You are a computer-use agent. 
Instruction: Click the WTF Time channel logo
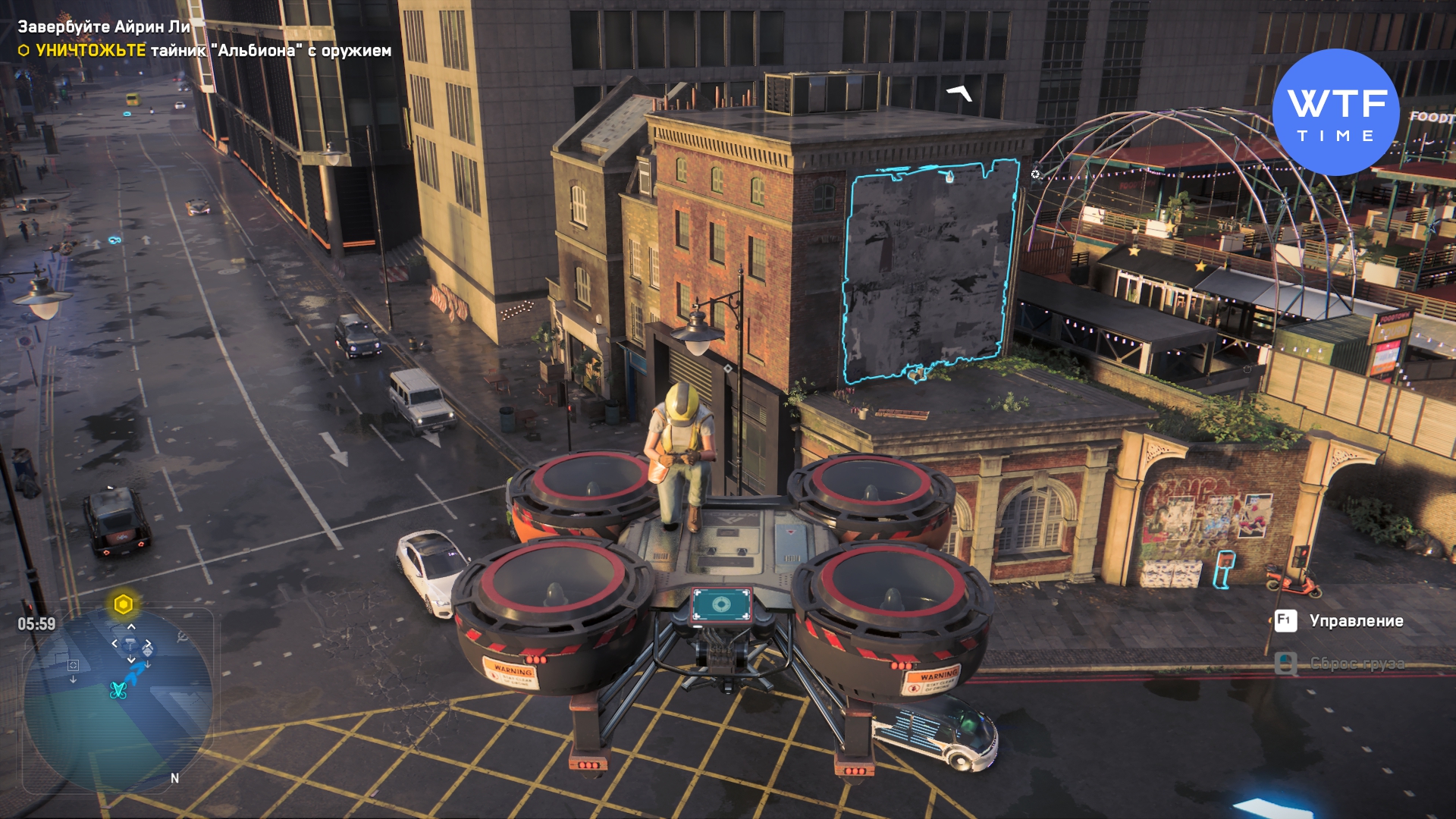[1335, 112]
